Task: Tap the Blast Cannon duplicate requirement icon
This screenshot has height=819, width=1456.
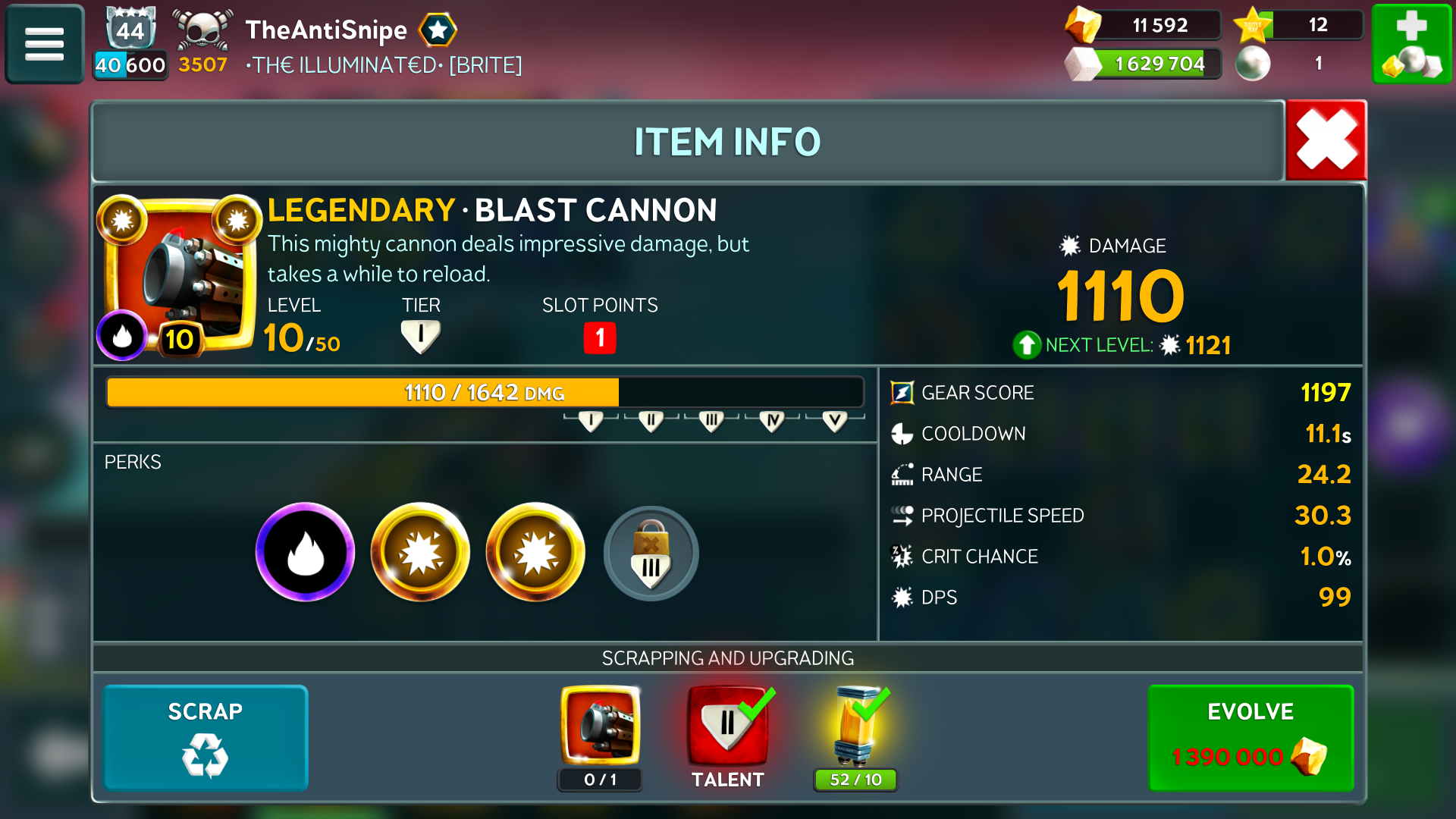Action: pyautogui.click(x=600, y=726)
